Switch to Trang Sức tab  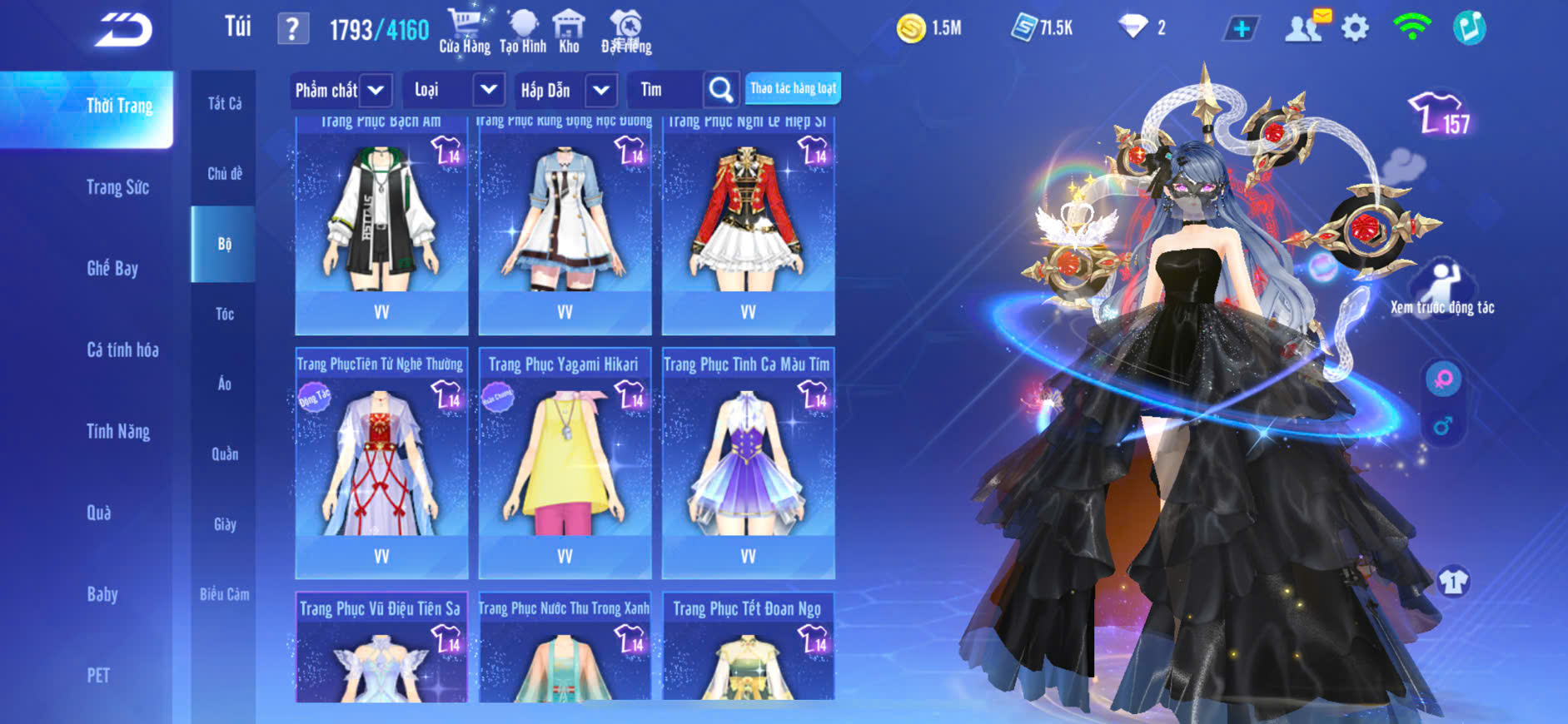click(117, 187)
